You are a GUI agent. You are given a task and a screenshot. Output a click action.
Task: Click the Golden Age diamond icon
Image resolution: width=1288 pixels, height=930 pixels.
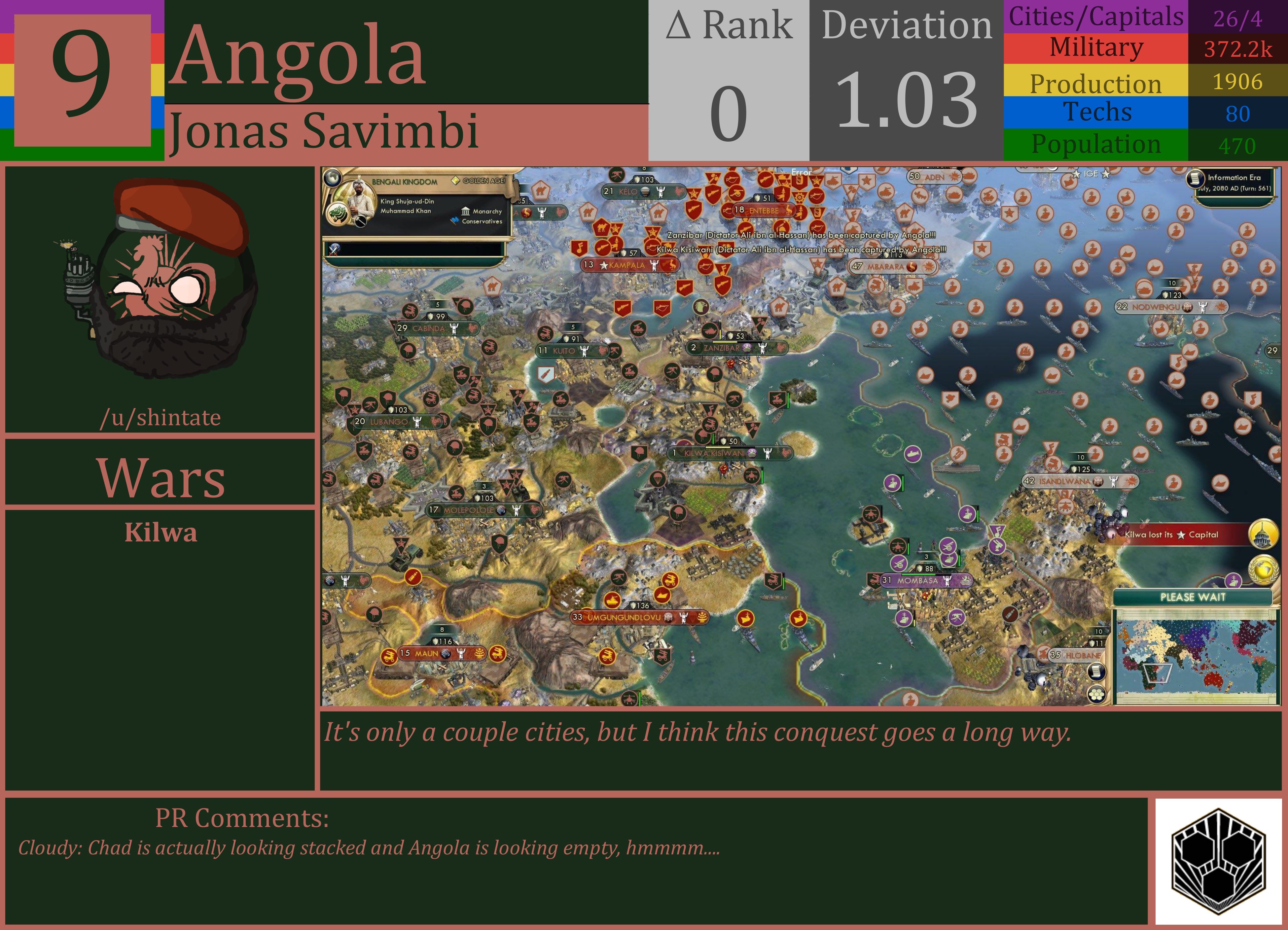tap(456, 181)
